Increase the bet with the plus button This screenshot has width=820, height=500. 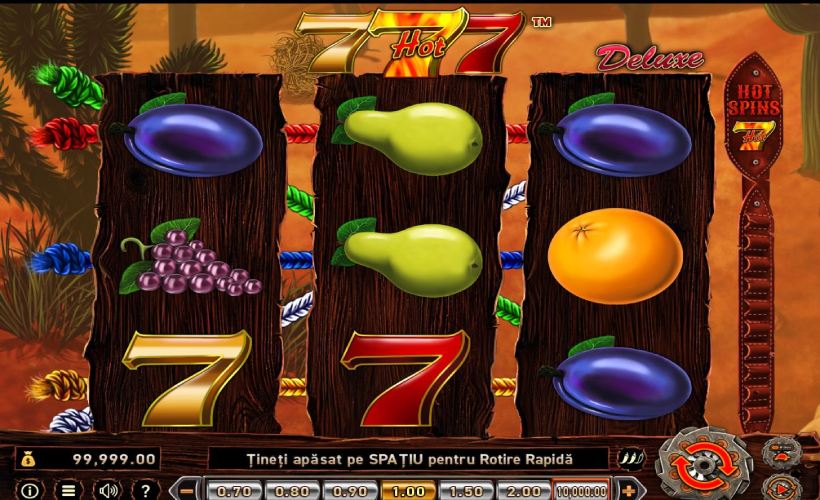click(627, 491)
